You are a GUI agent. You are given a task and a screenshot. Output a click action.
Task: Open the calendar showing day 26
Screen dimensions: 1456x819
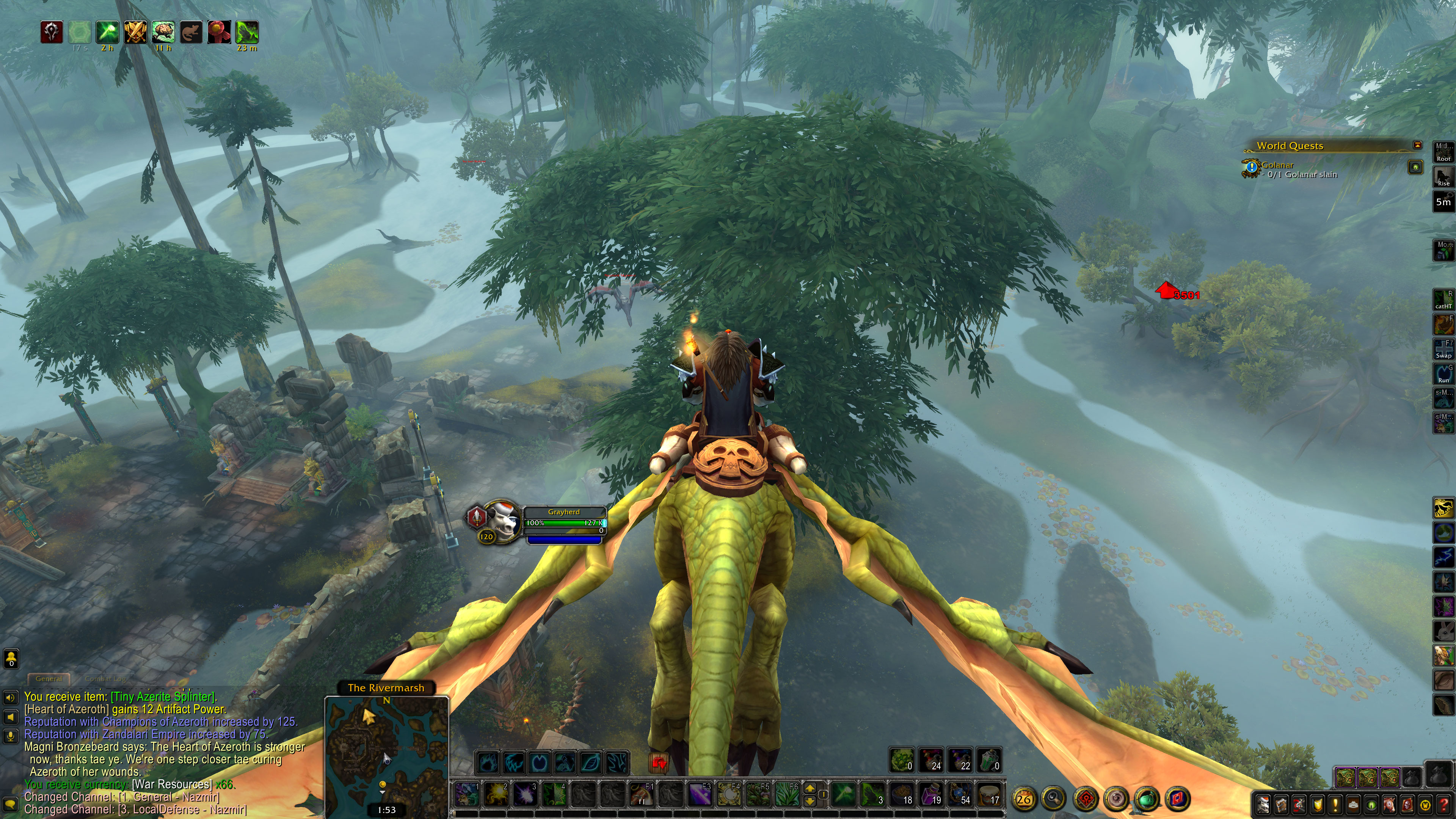click(x=1024, y=799)
